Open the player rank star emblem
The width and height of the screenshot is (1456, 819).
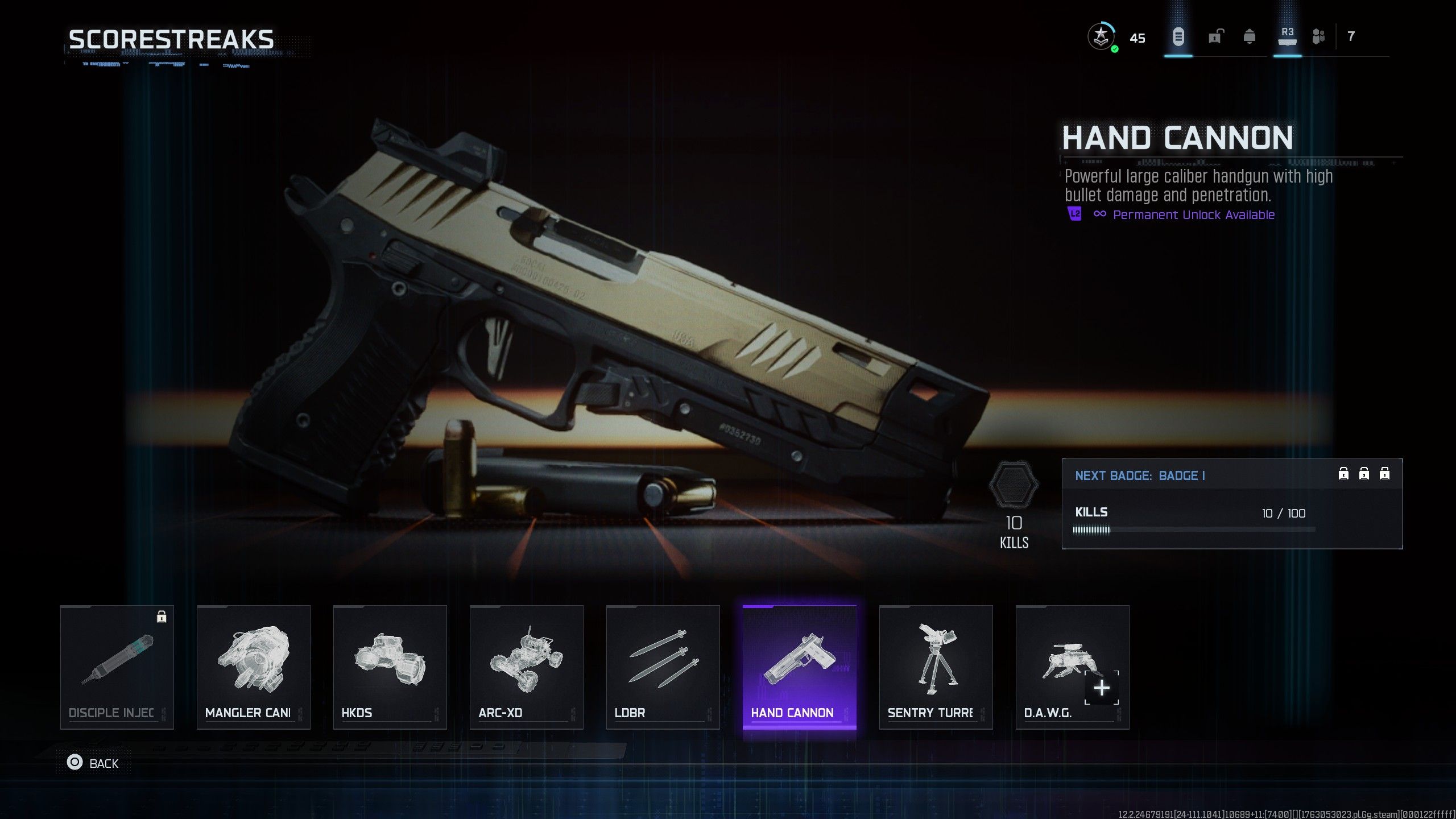pos(1101,38)
